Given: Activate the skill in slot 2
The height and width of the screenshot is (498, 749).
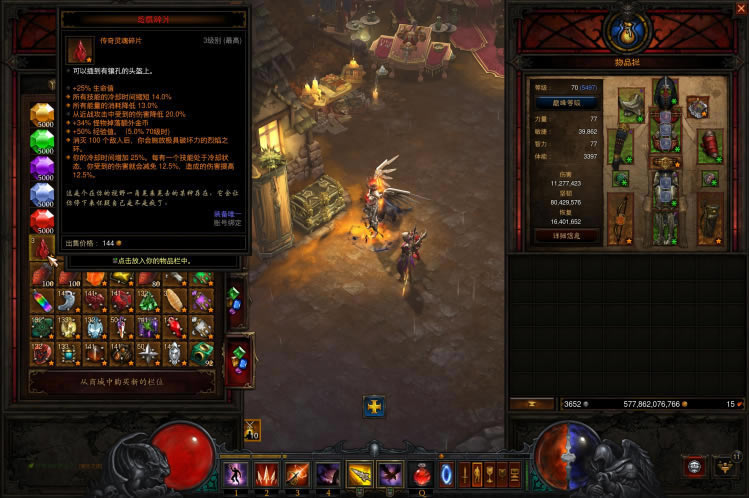Looking at the screenshot, I should pyautogui.click(x=266, y=474).
